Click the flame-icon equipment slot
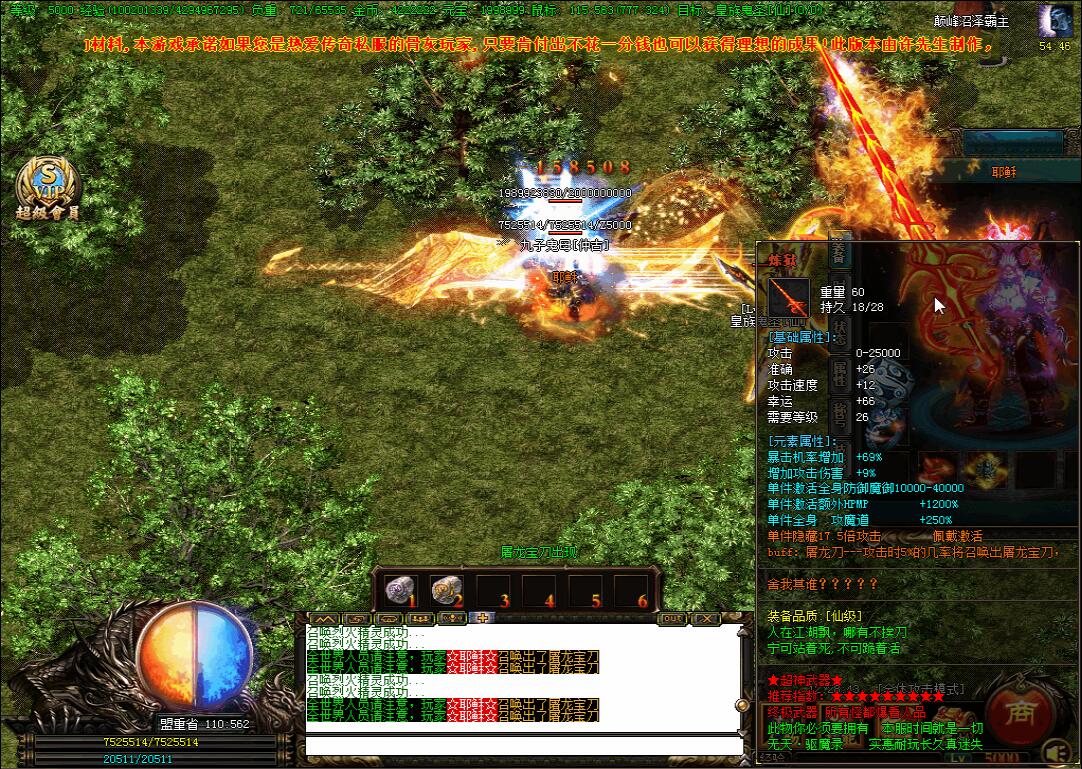Screen dimensions: 1082x769 coord(937,468)
